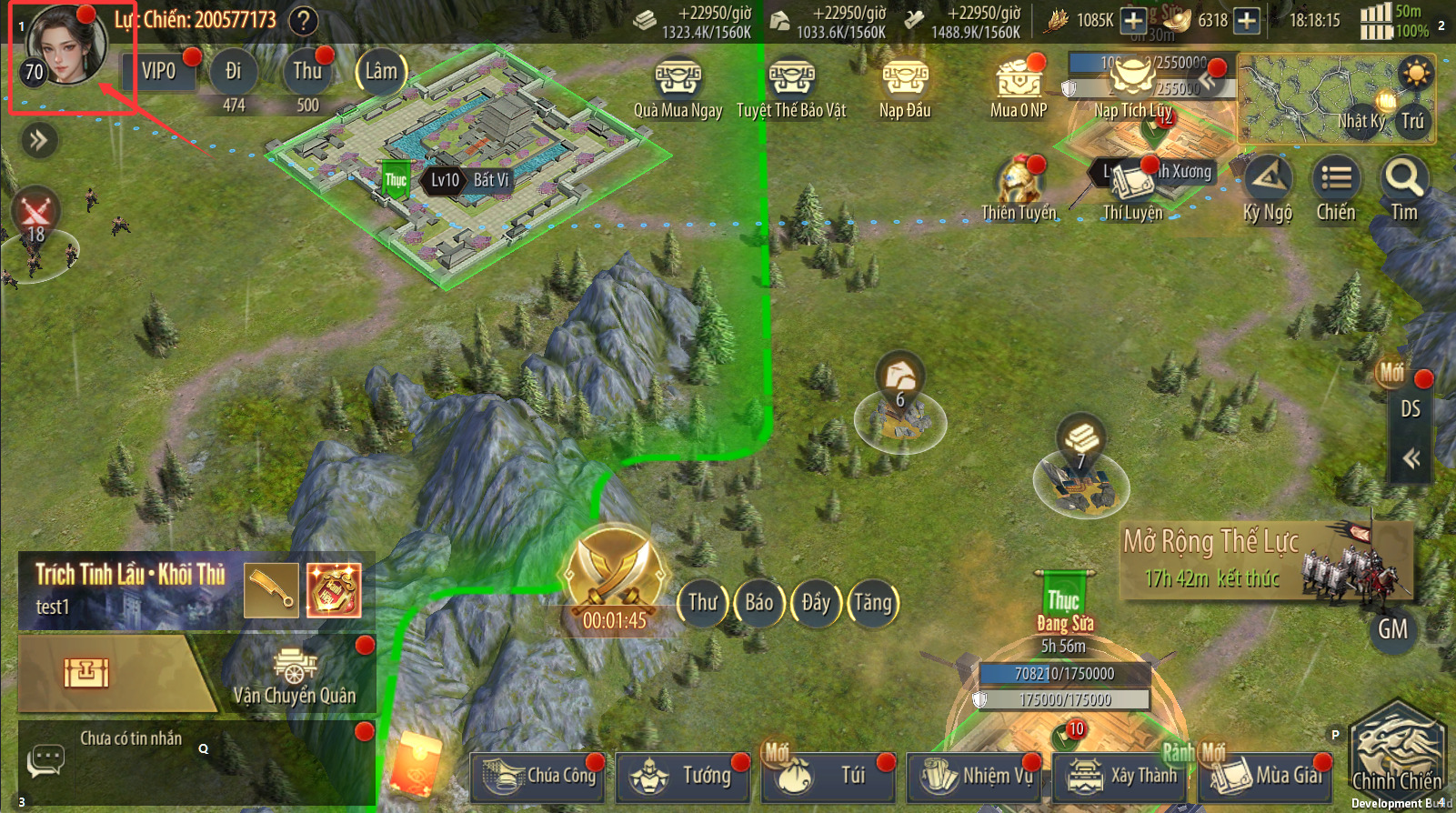Click the battle power help question mark

pos(304,20)
